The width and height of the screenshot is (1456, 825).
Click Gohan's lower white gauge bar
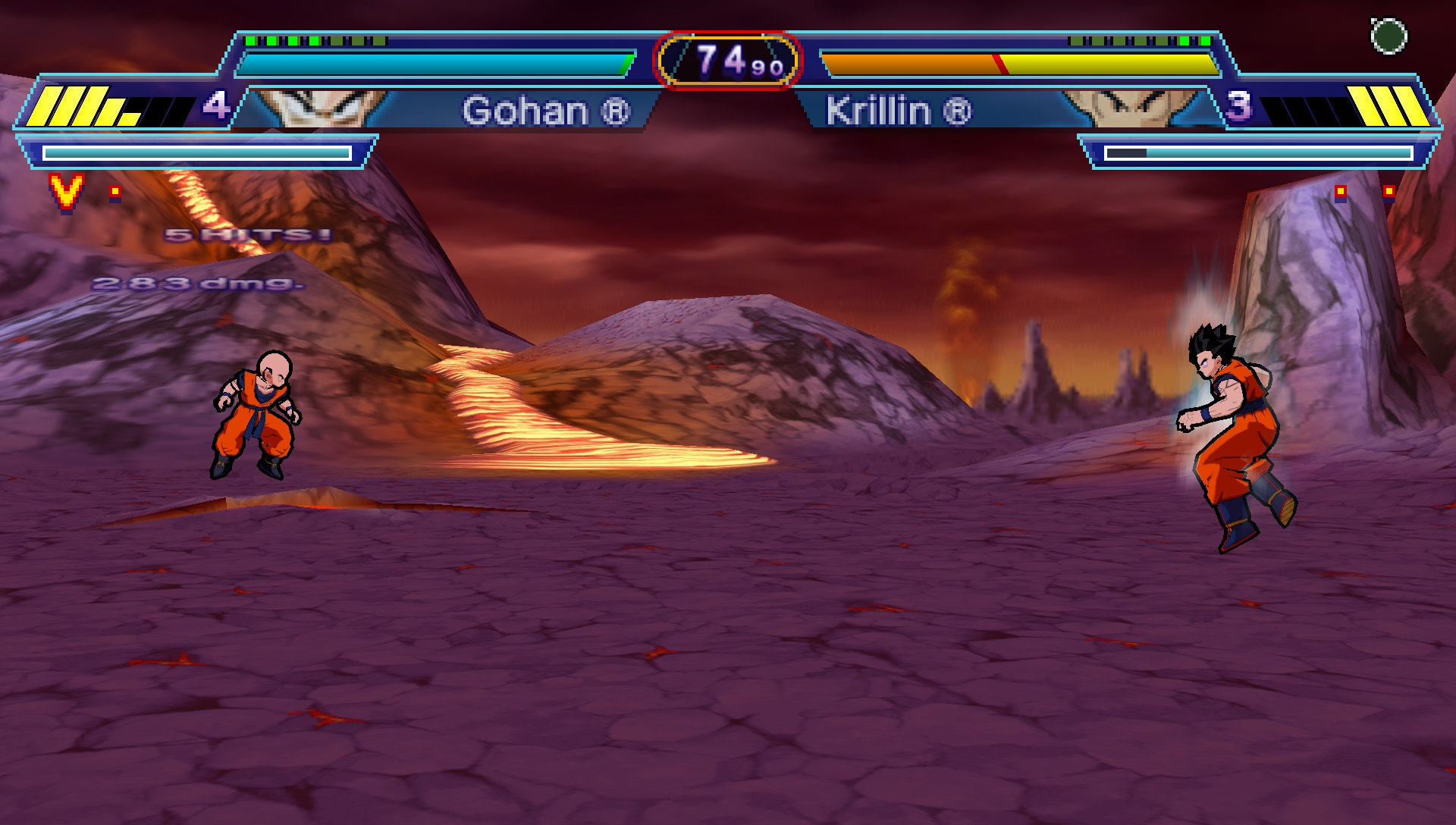click(x=197, y=152)
